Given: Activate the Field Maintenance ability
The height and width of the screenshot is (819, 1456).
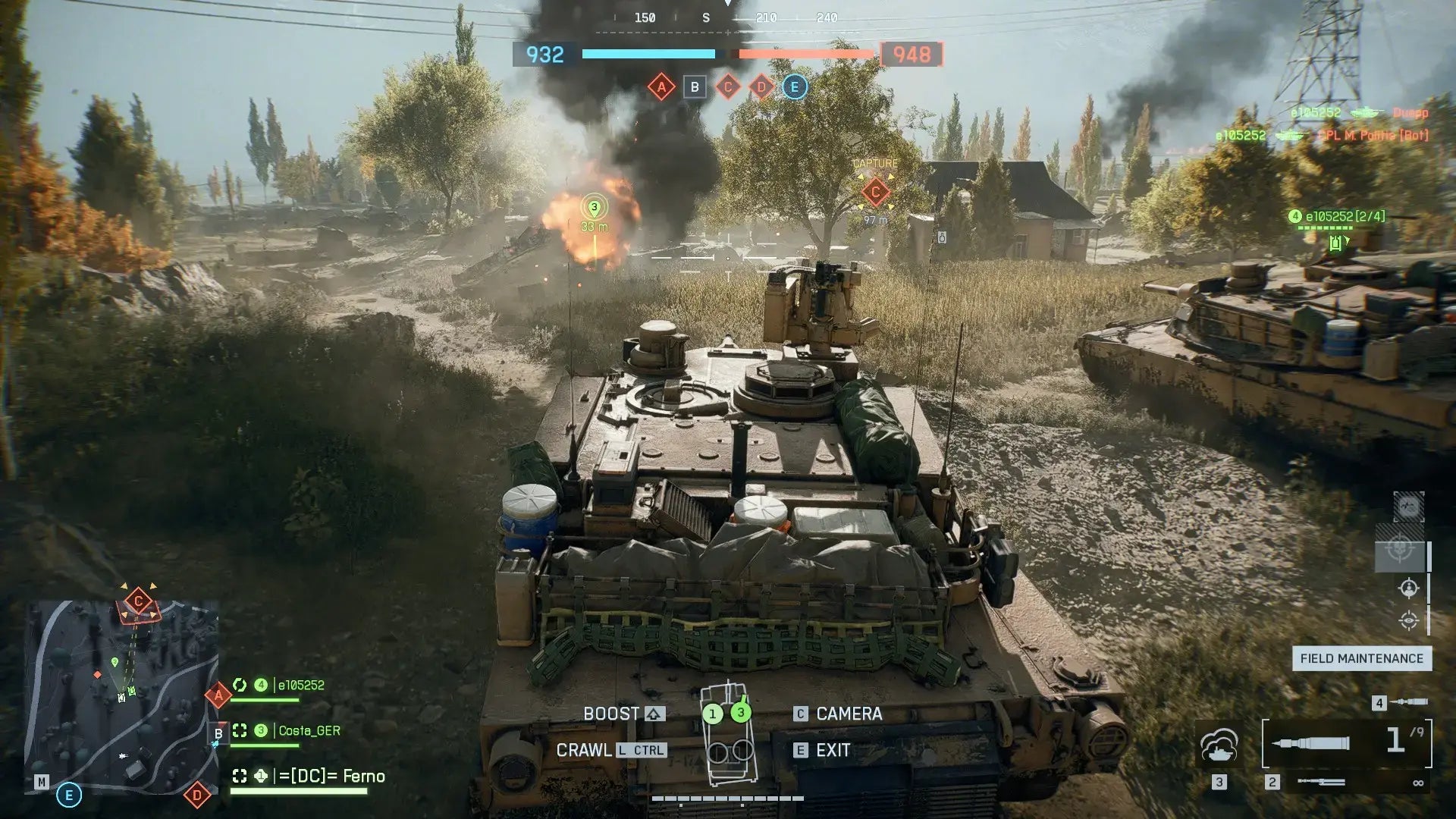Looking at the screenshot, I should click(x=1361, y=658).
